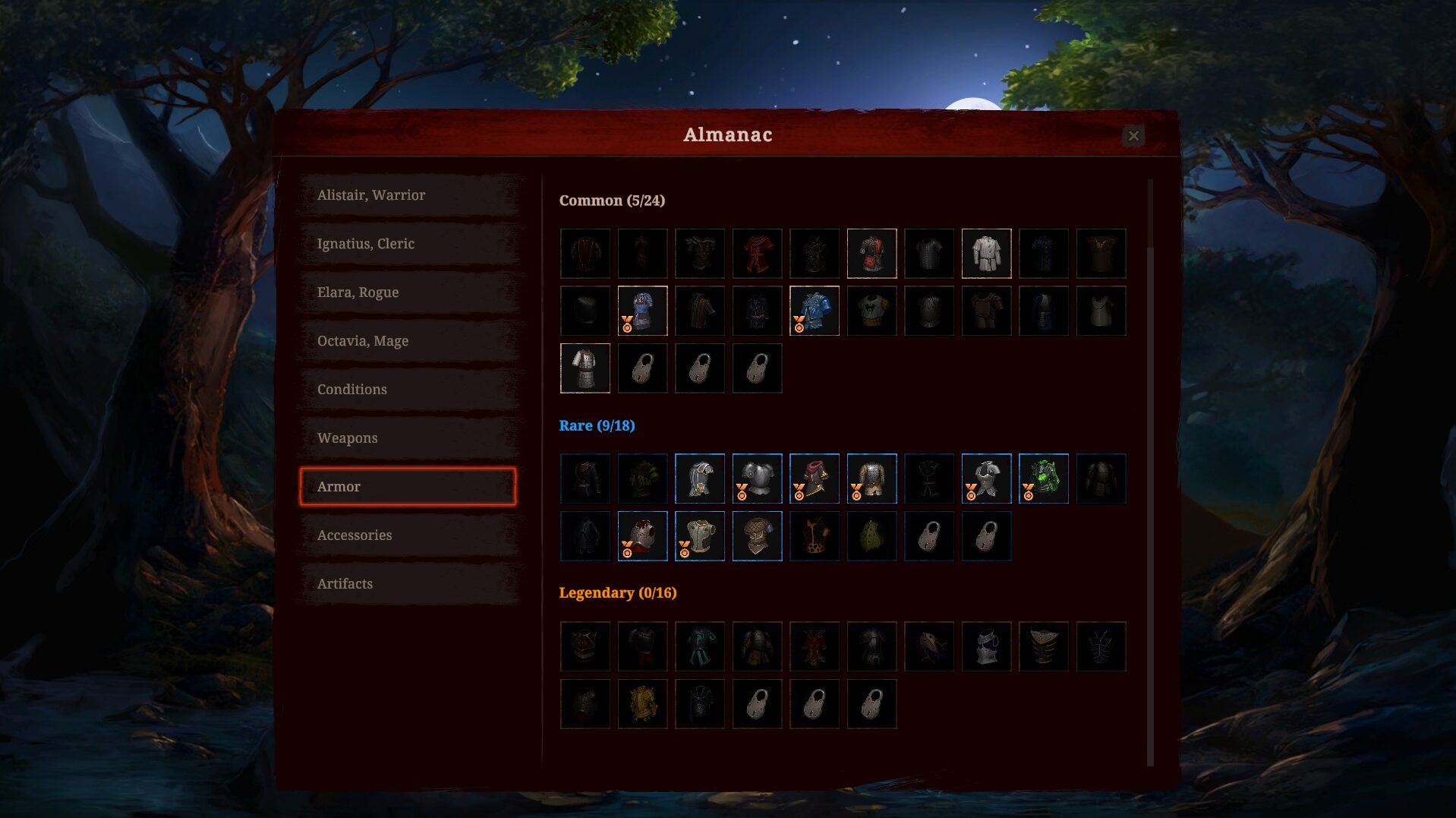Open the Artifacts section
The height and width of the screenshot is (818, 1456).
click(408, 584)
